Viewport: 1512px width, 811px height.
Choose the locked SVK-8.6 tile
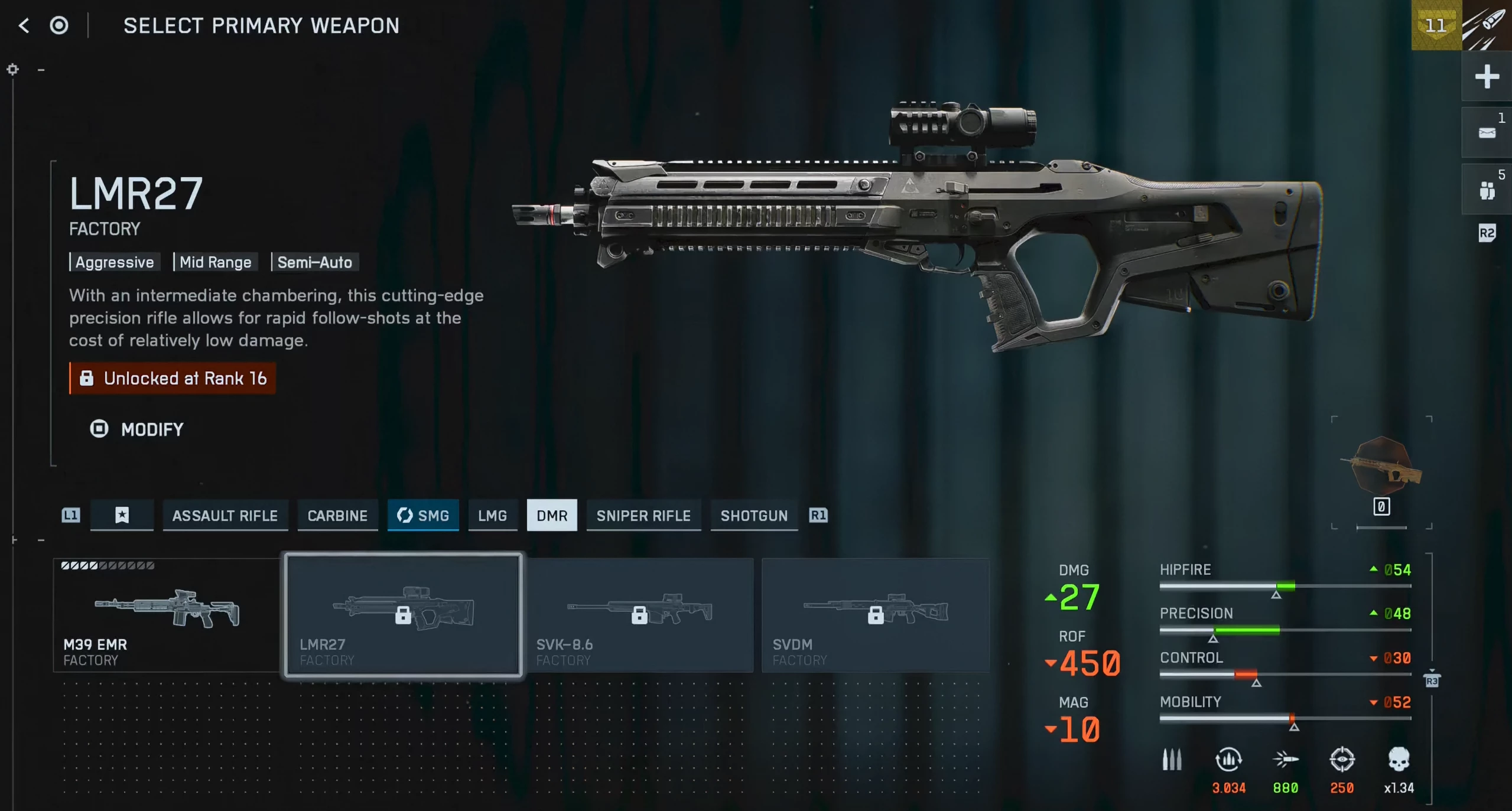pos(639,614)
